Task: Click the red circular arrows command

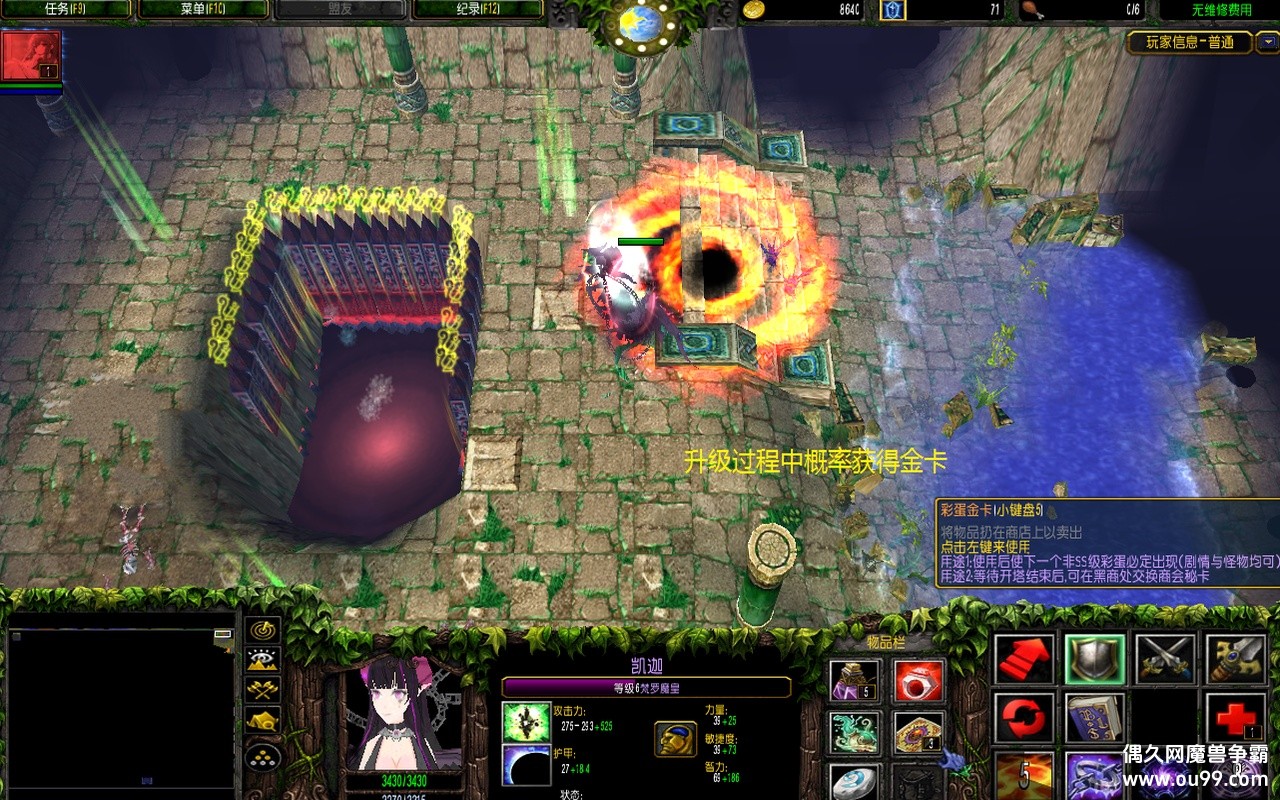Action: (1024, 718)
